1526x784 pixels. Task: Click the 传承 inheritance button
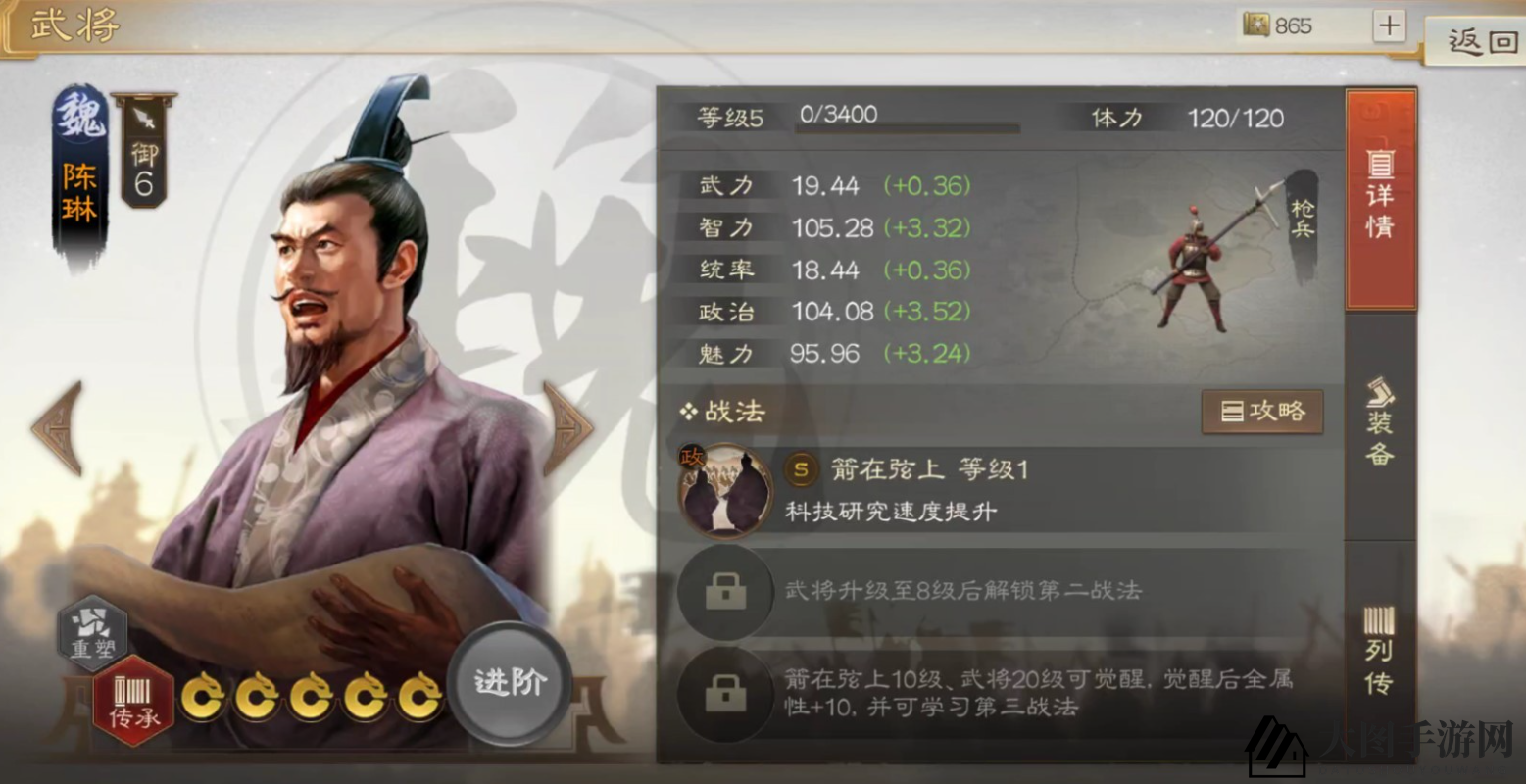pos(132,698)
